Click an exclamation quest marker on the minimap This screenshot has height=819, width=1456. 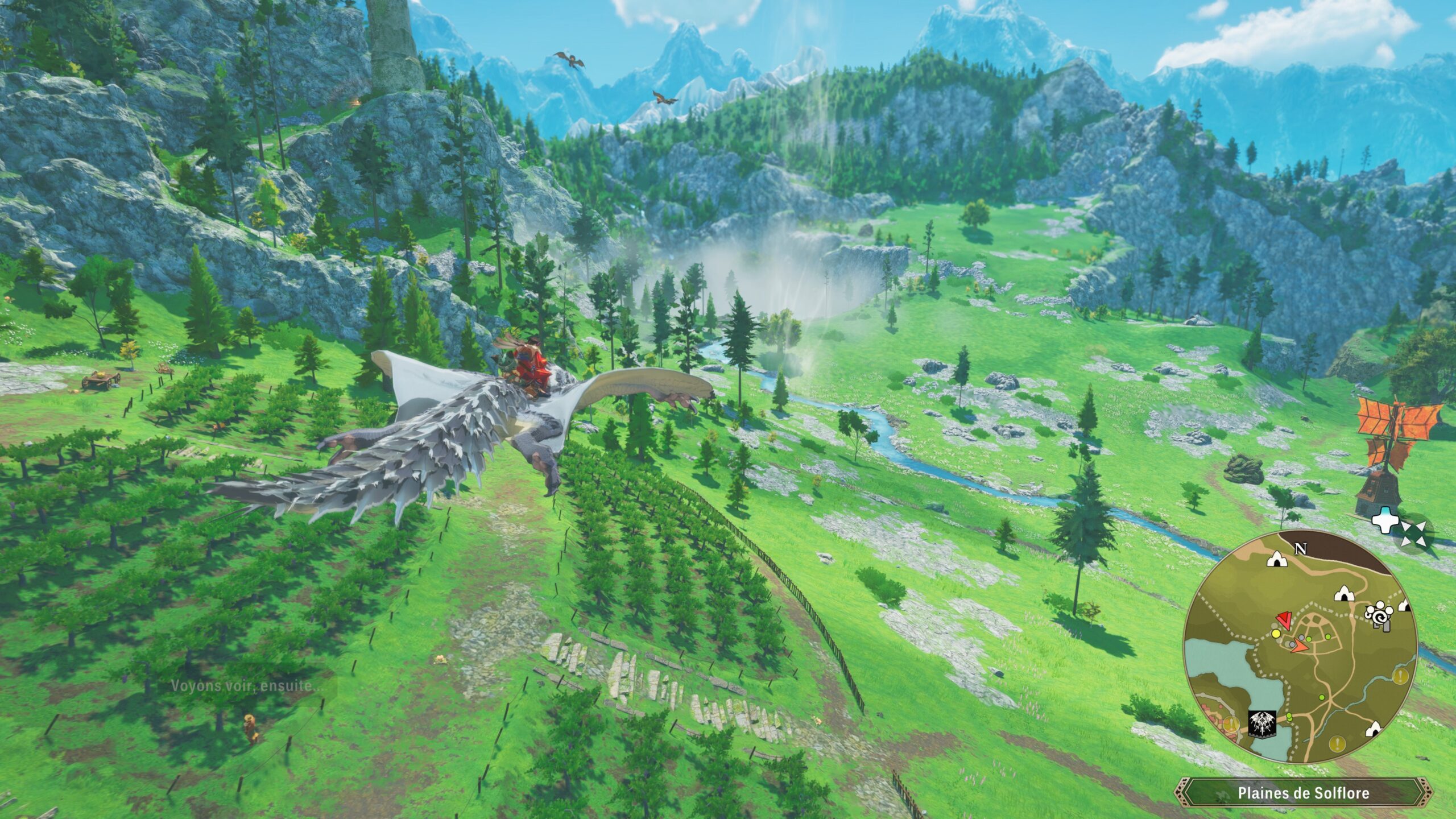click(x=1400, y=675)
